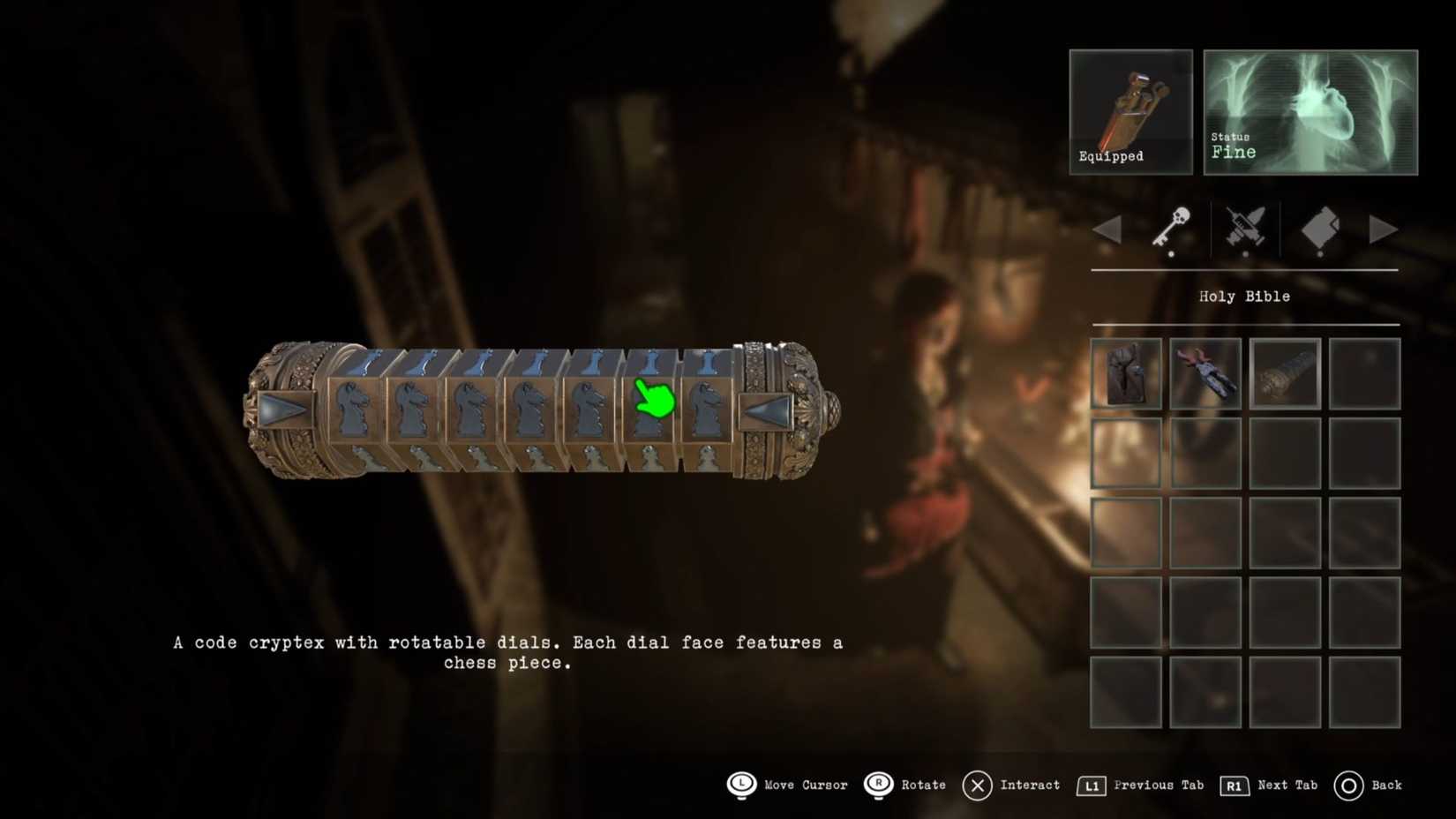This screenshot has width=1456, height=819.
Task: Select the Holy Bible book slot
Action: coord(1126,373)
